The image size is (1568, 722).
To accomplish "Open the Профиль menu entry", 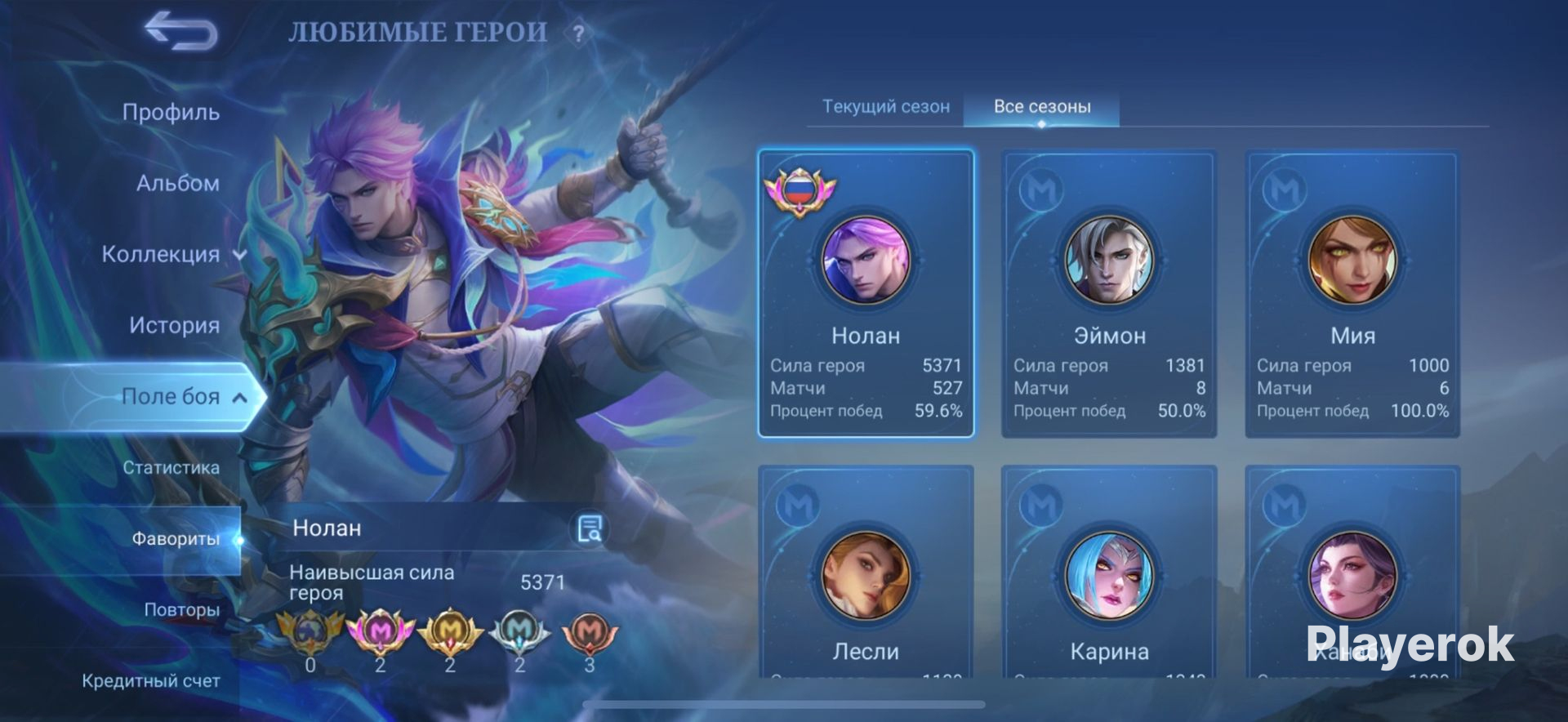I will point(171,112).
